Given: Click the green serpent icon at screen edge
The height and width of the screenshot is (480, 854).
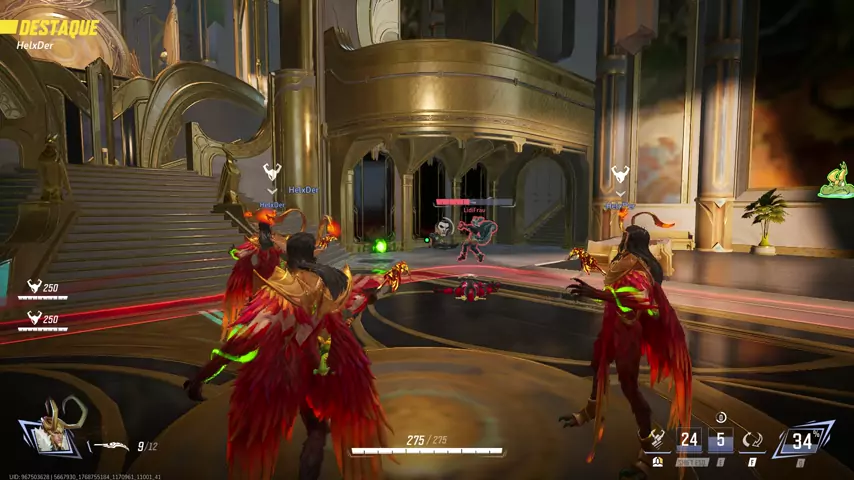Looking at the screenshot, I should (x=835, y=182).
